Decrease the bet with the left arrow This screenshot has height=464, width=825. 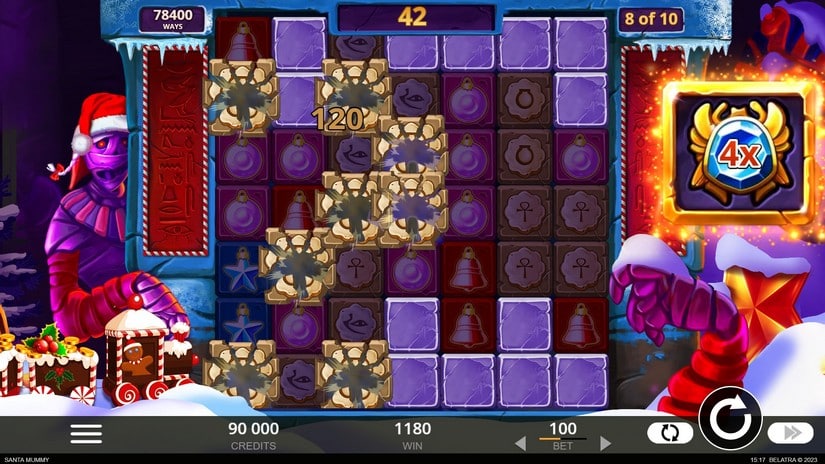point(520,442)
